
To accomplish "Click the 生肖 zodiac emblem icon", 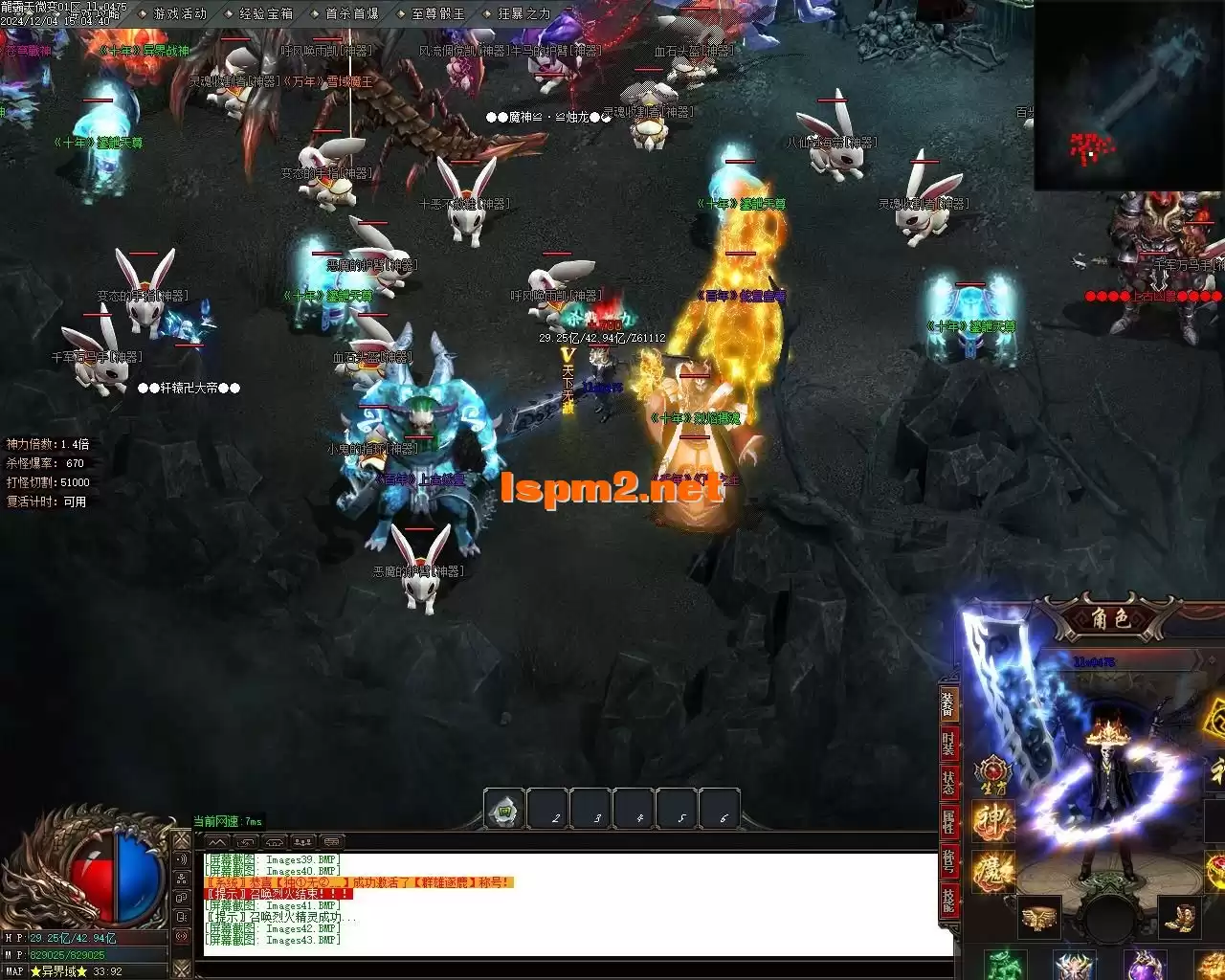I will [x=992, y=771].
